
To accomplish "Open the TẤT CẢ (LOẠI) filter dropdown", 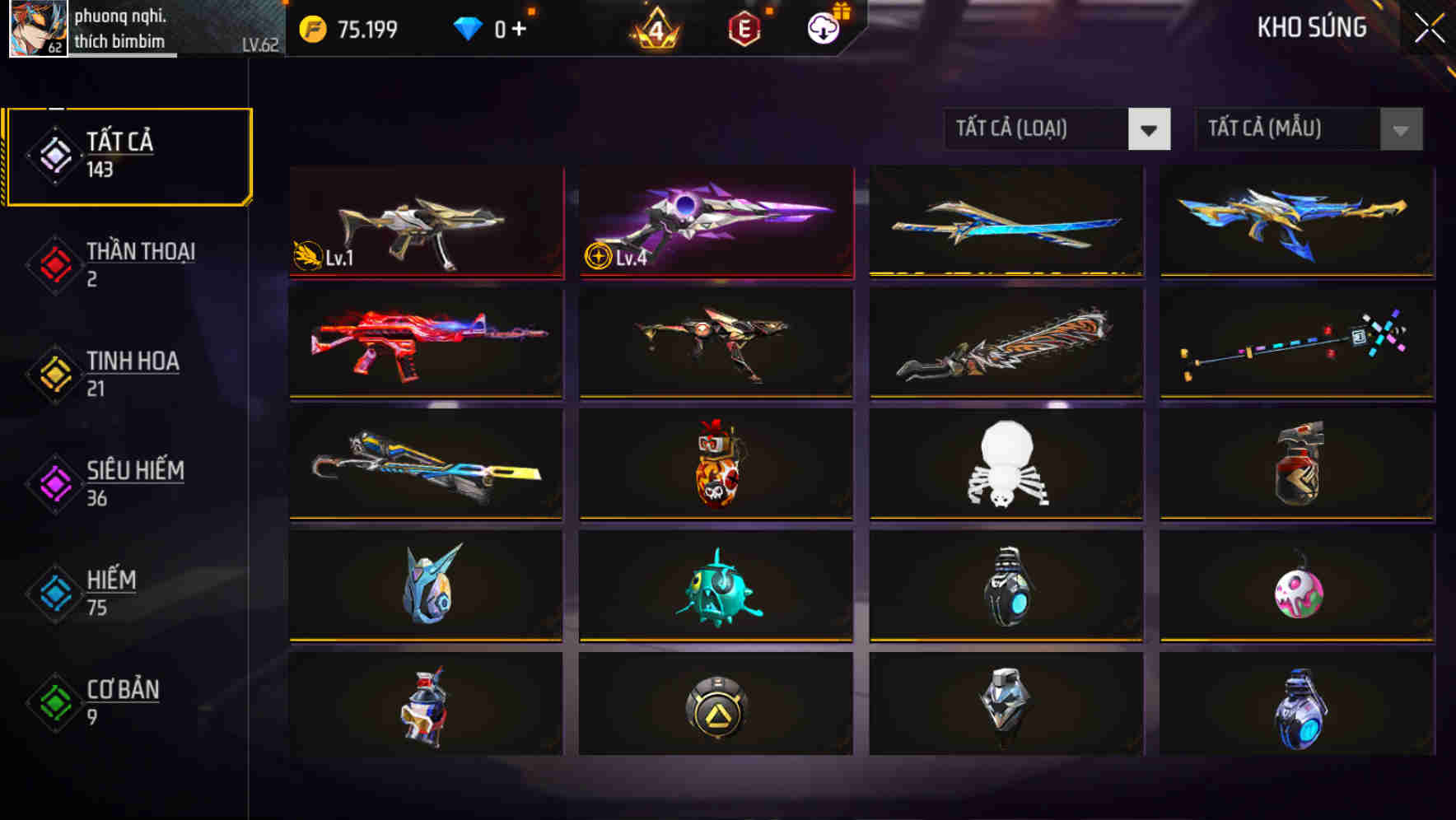I will click(1038, 129).
